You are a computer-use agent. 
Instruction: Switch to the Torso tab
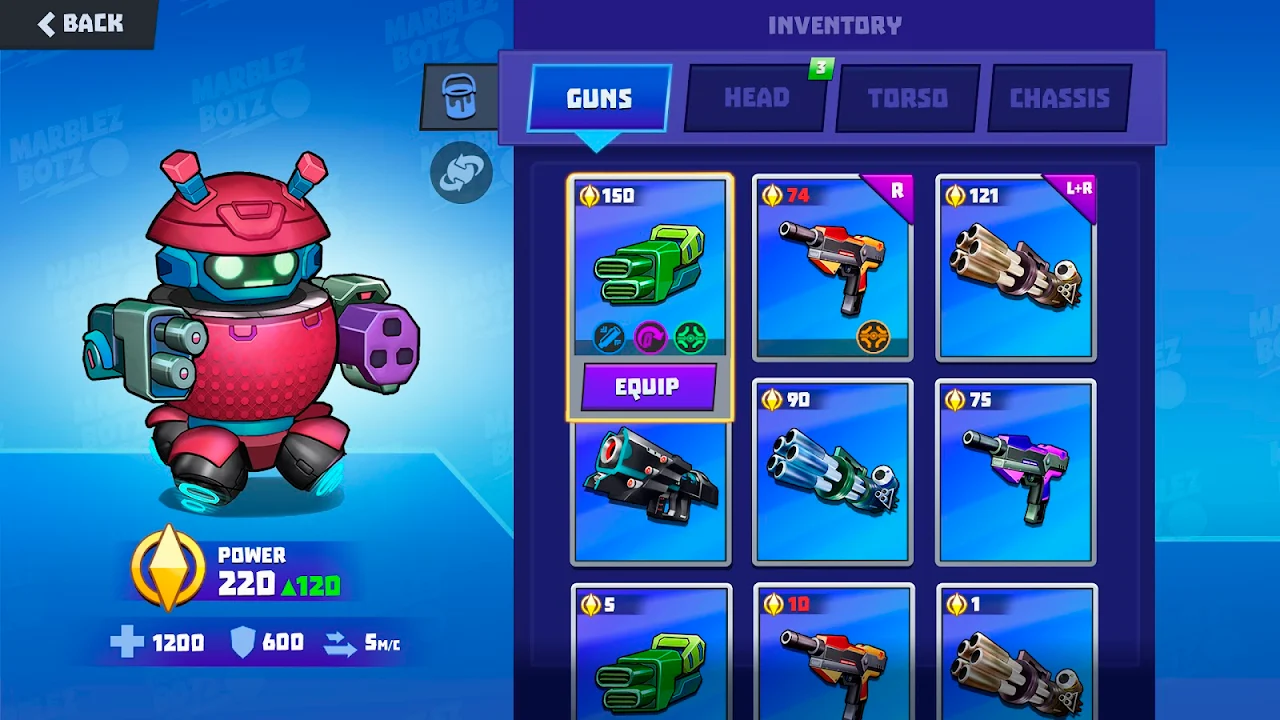[908, 98]
